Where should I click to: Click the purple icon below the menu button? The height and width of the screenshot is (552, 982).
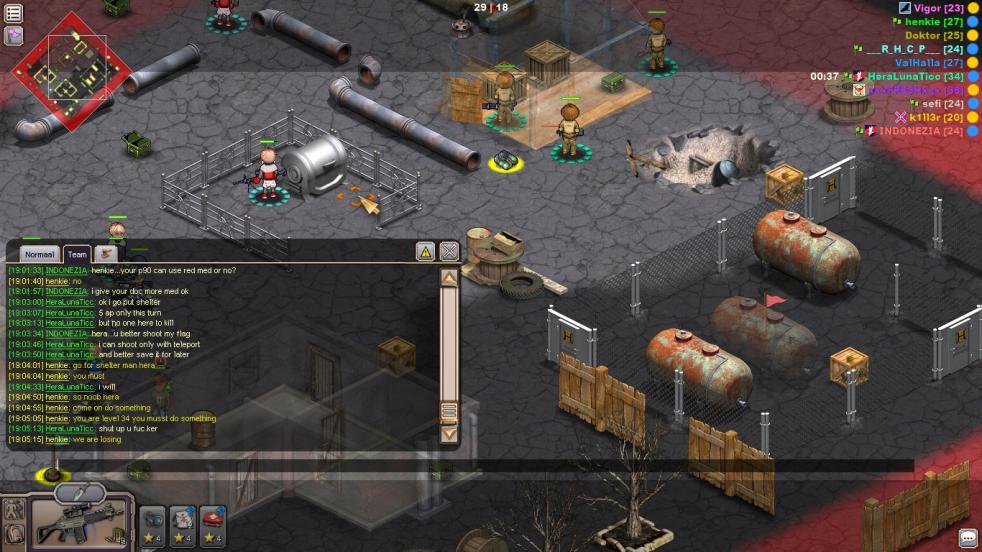14,36
